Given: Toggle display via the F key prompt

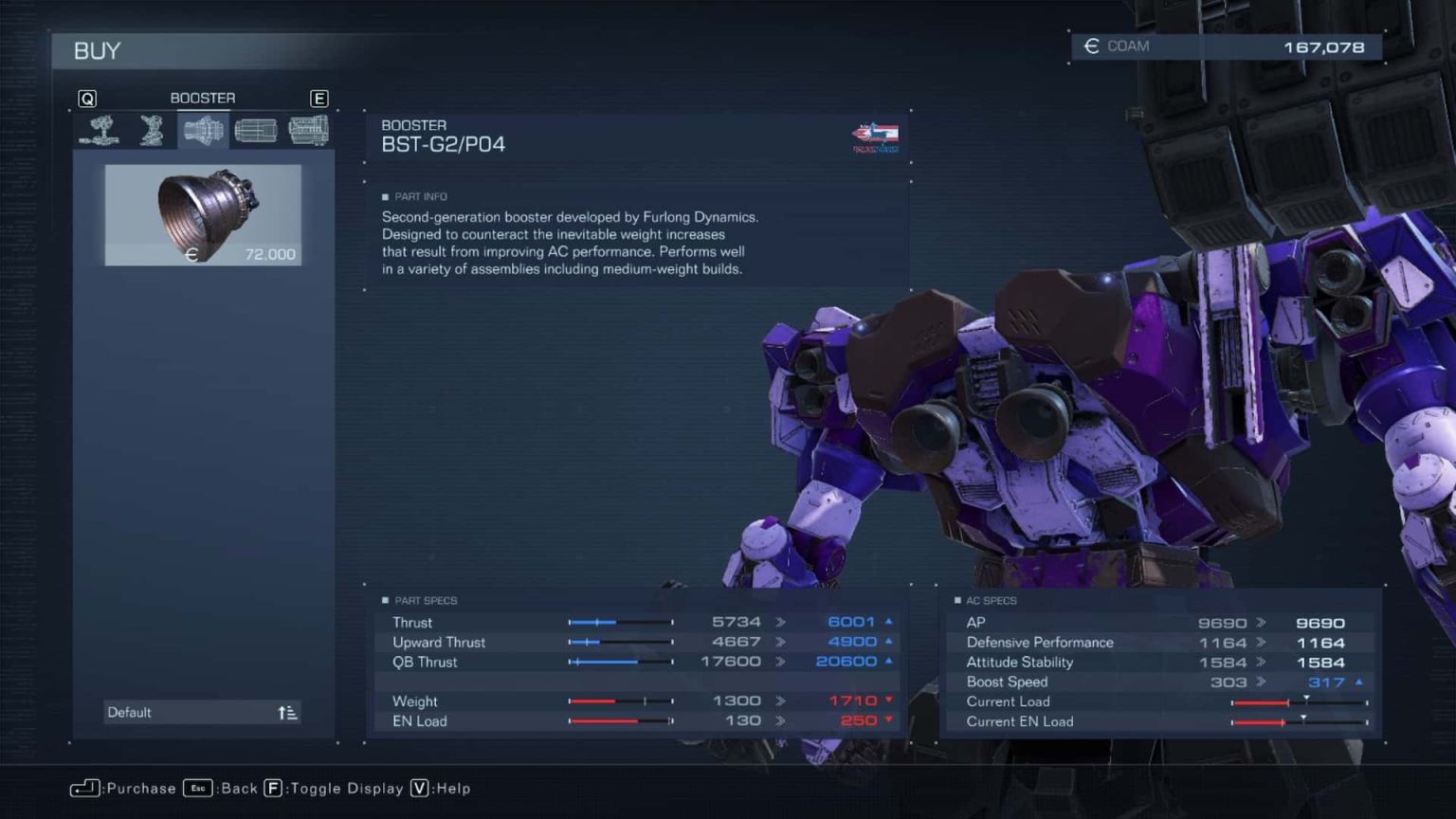Looking at the screenshot, I should (274, 788).
